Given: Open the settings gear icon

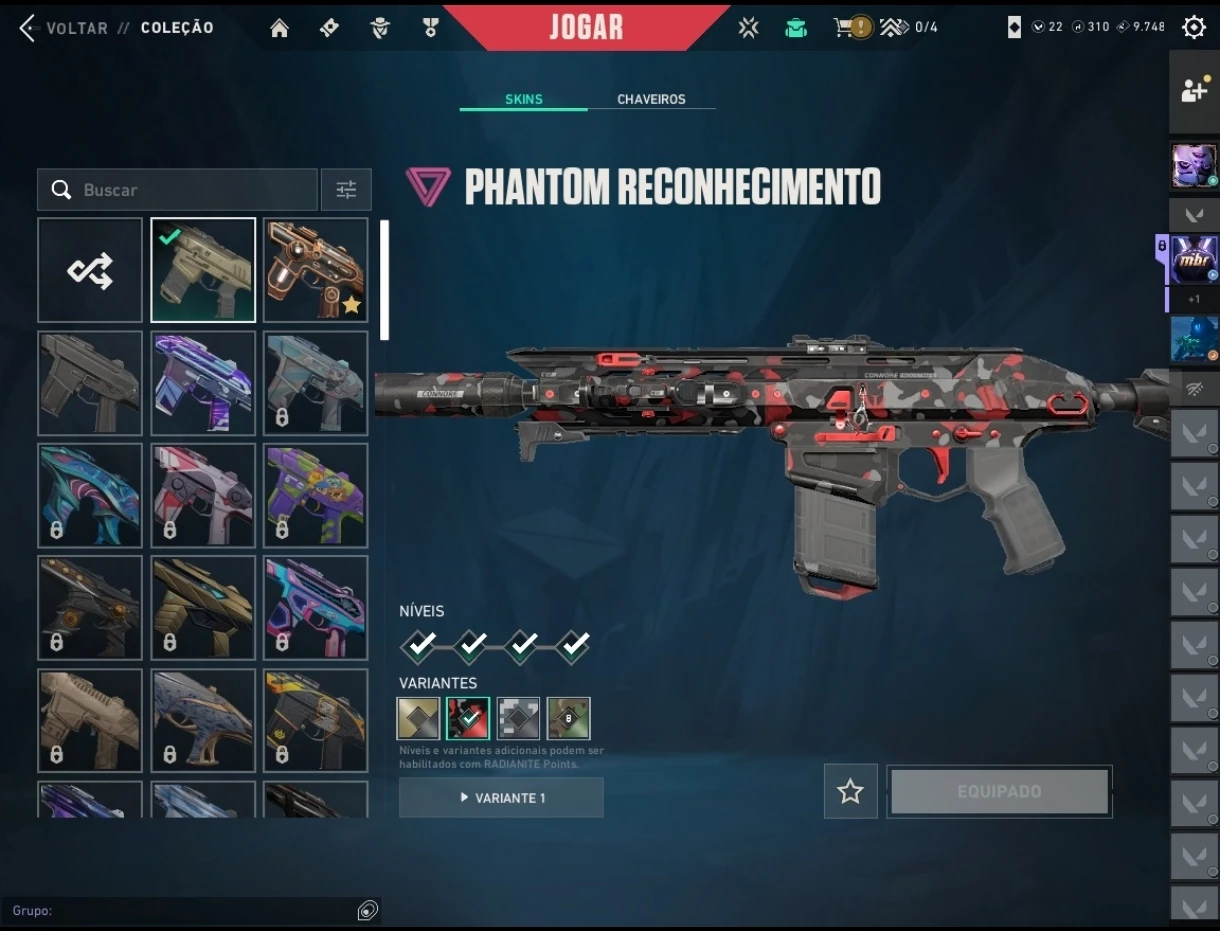Looking at the screenshot, I should tap(1194, 28).
